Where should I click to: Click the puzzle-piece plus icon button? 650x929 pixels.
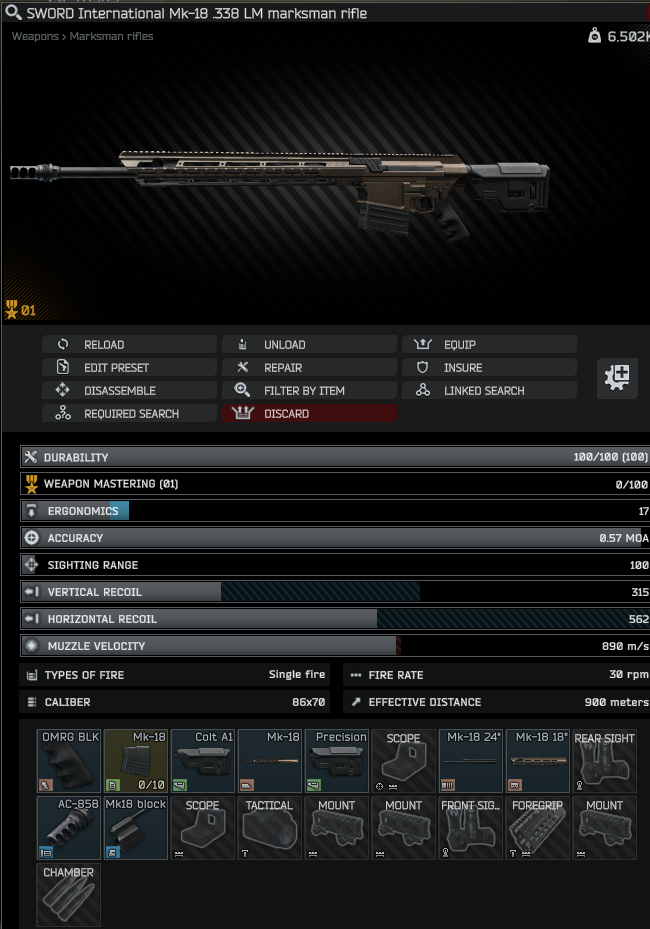click(618, 378)
